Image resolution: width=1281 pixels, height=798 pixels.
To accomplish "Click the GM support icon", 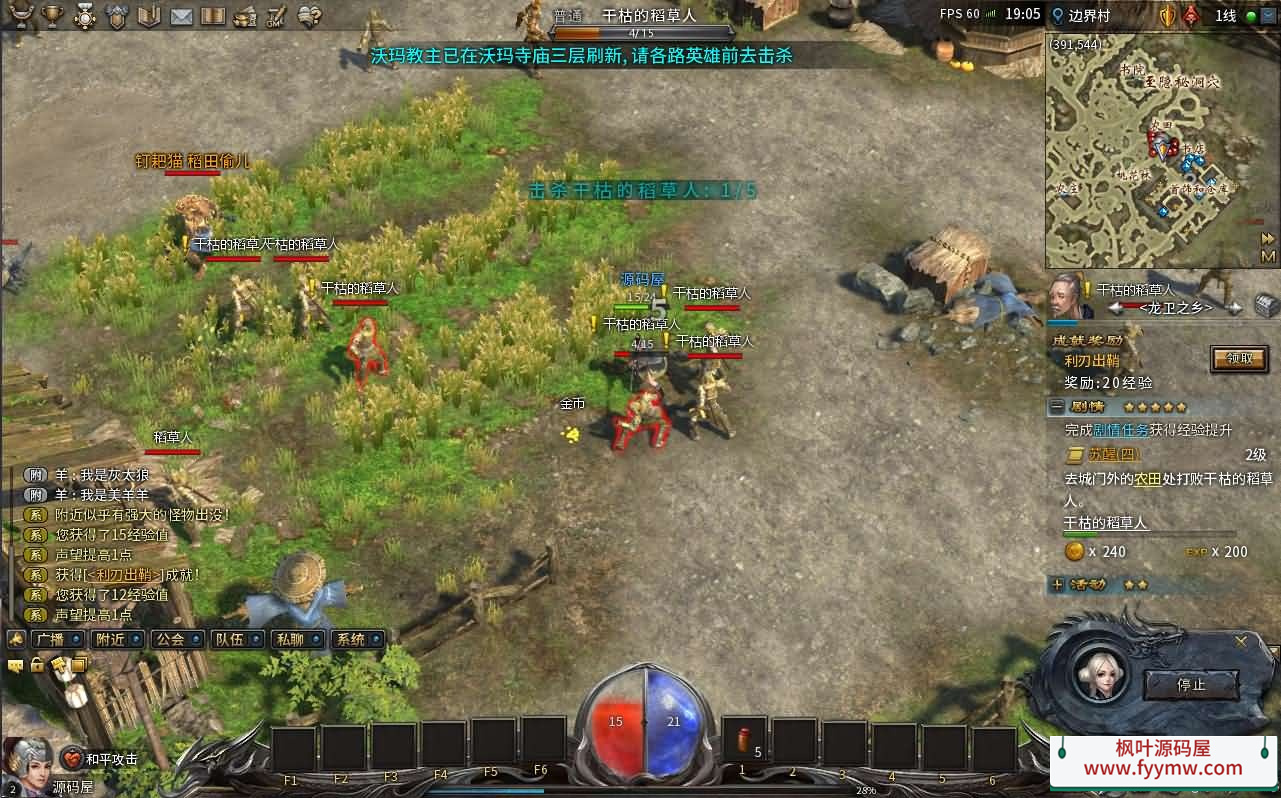I will pos(276,16).
